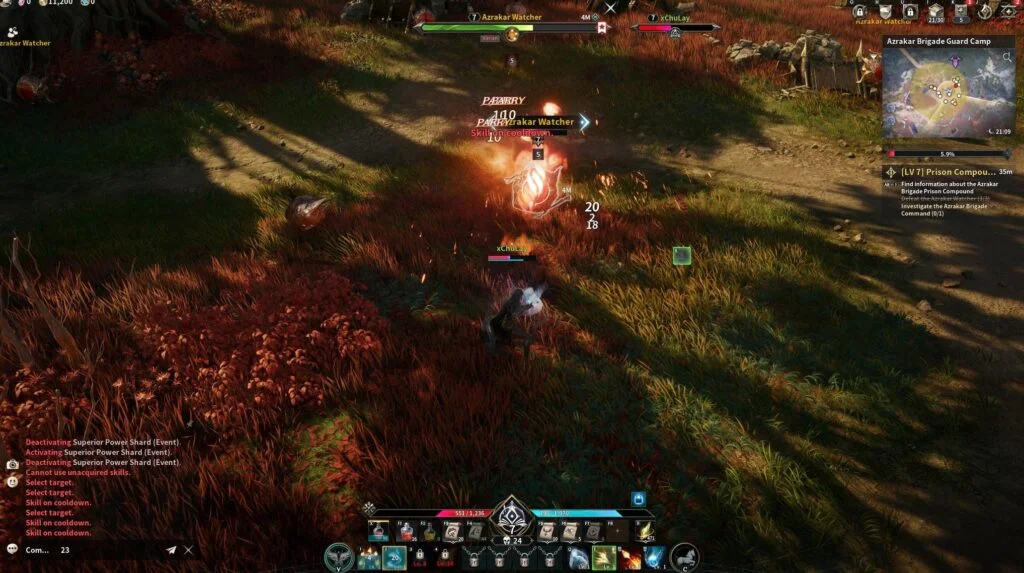Open the chat bubble channel selector
This screenshot has width=1024, height=573.
pyautogui.click(x=12, y=549)
